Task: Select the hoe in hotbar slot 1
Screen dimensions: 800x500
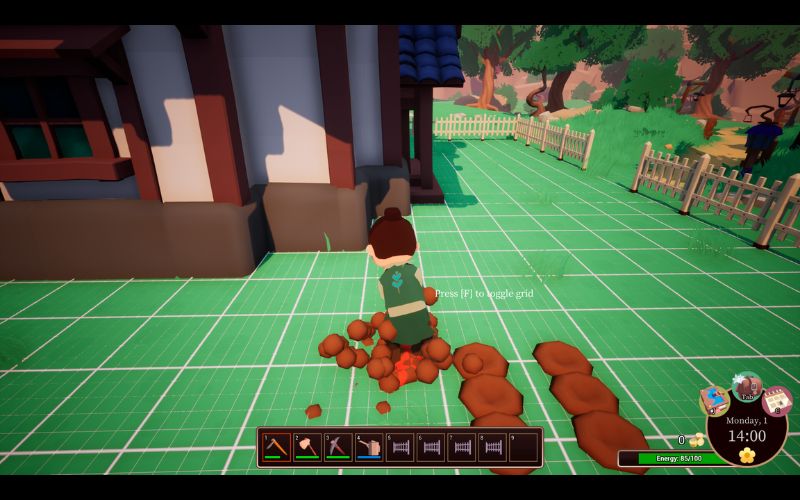Action: click(277, 447)
